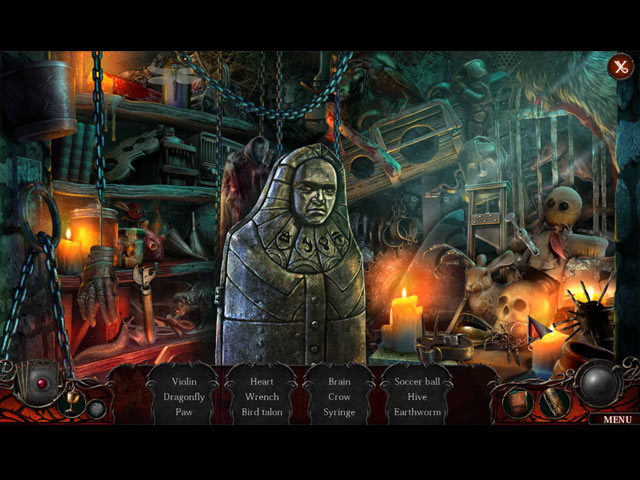The width and height of the screenshot is (640, 480).
Task: Click the Crow list entry
Action: [339, 396]
